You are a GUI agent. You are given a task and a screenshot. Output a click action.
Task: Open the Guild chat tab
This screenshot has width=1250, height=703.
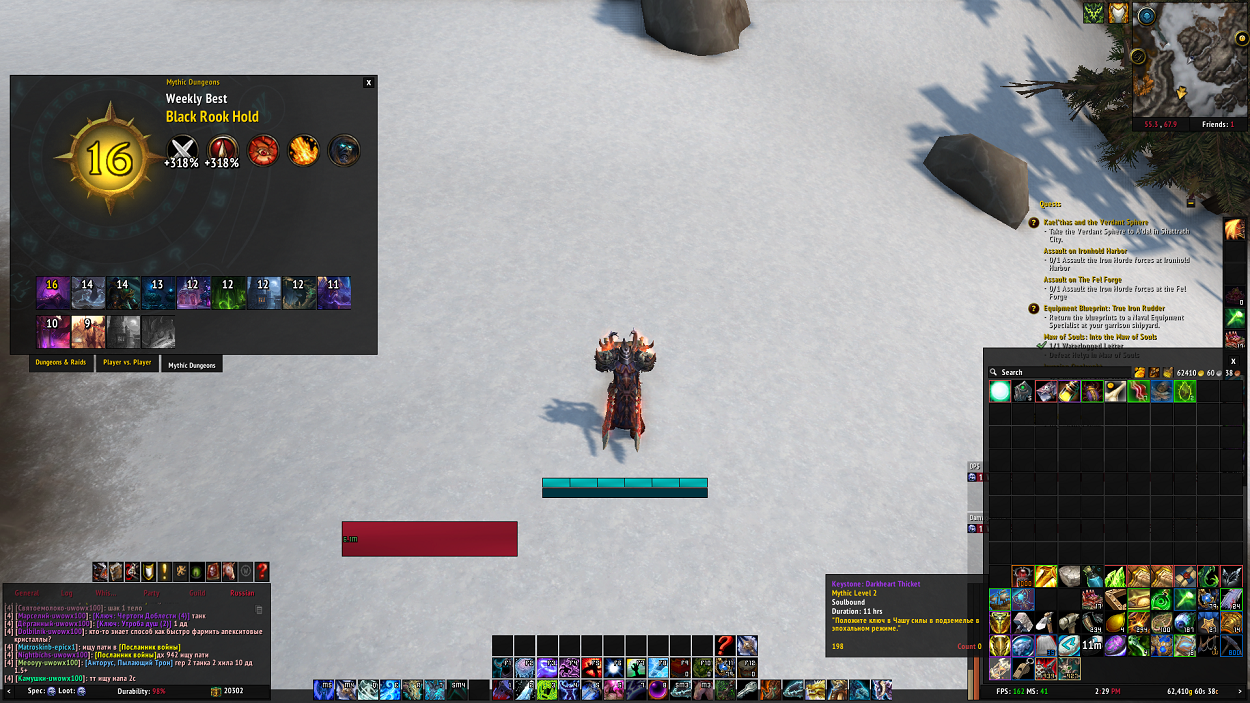(x=197, y=593)
